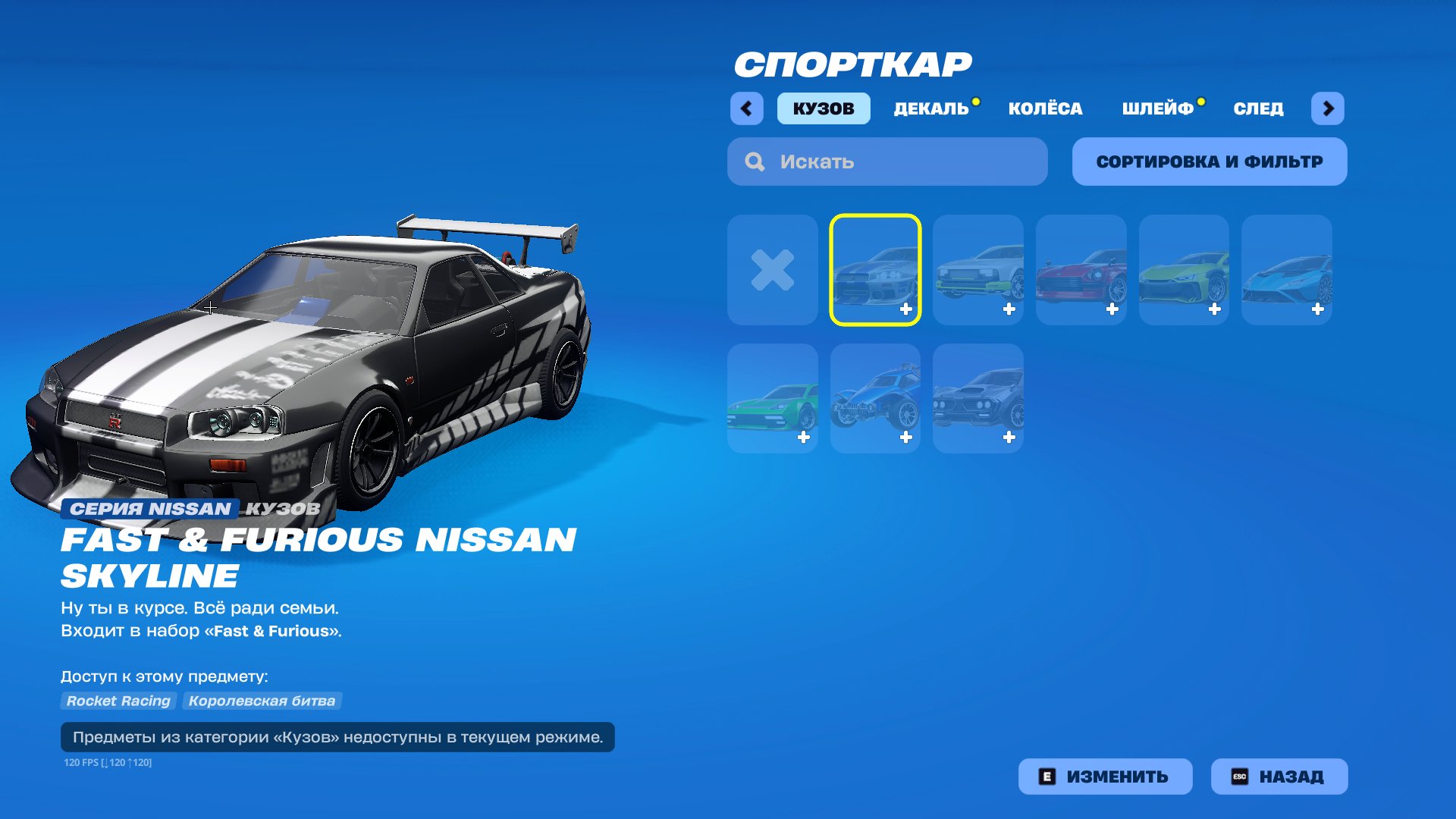The width and height of the screenshot is (1456, 819).
Task: Select the X icon to remove car body
Action: point(772,269)
